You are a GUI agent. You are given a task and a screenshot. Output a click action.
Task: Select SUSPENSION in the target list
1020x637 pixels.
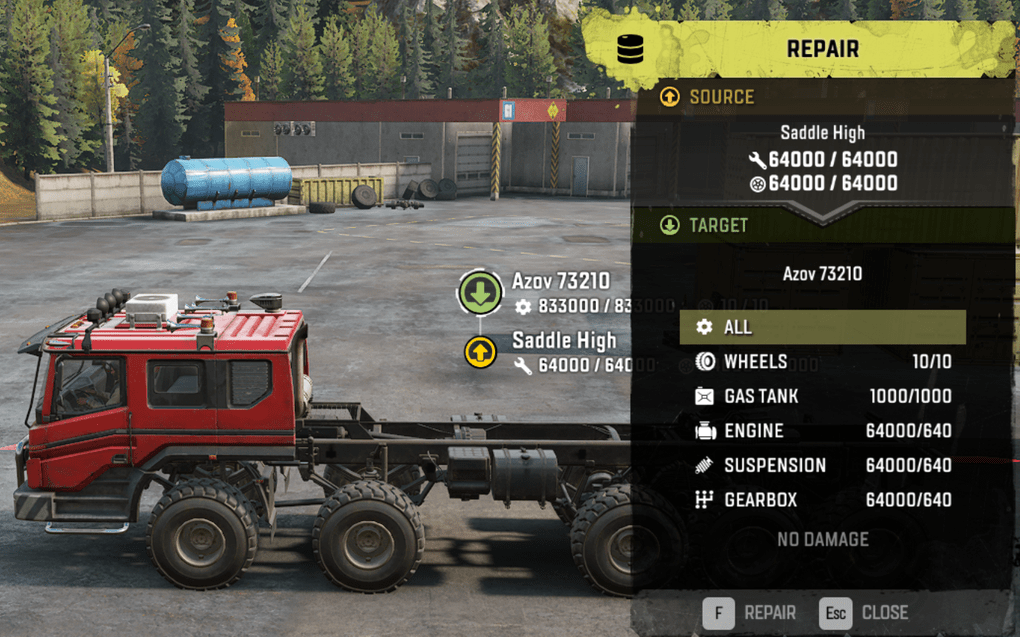pos(822,466)
